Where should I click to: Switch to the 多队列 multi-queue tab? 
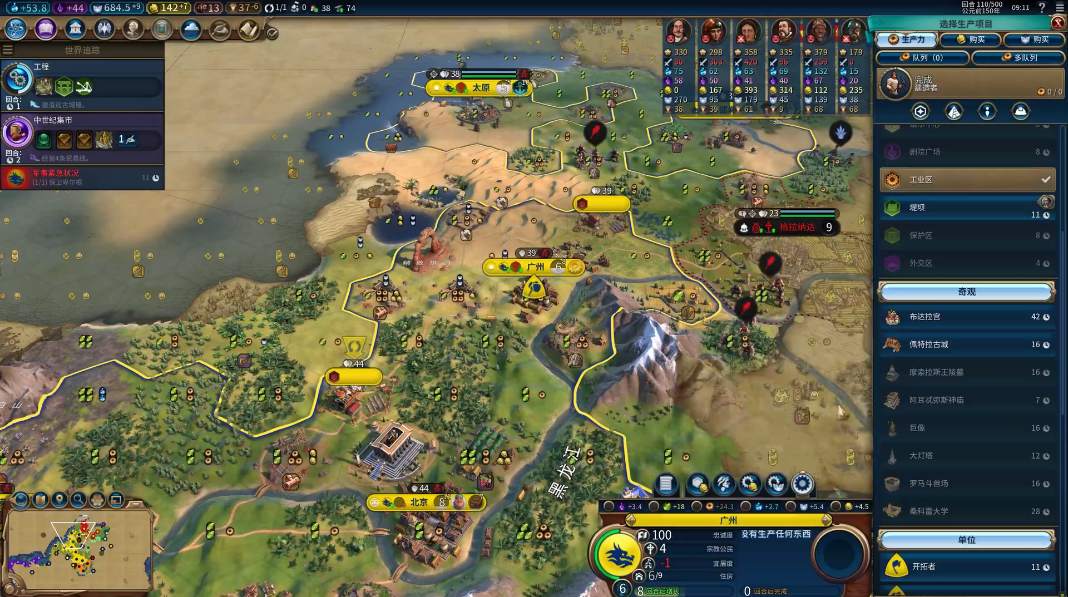[1017, 58]
